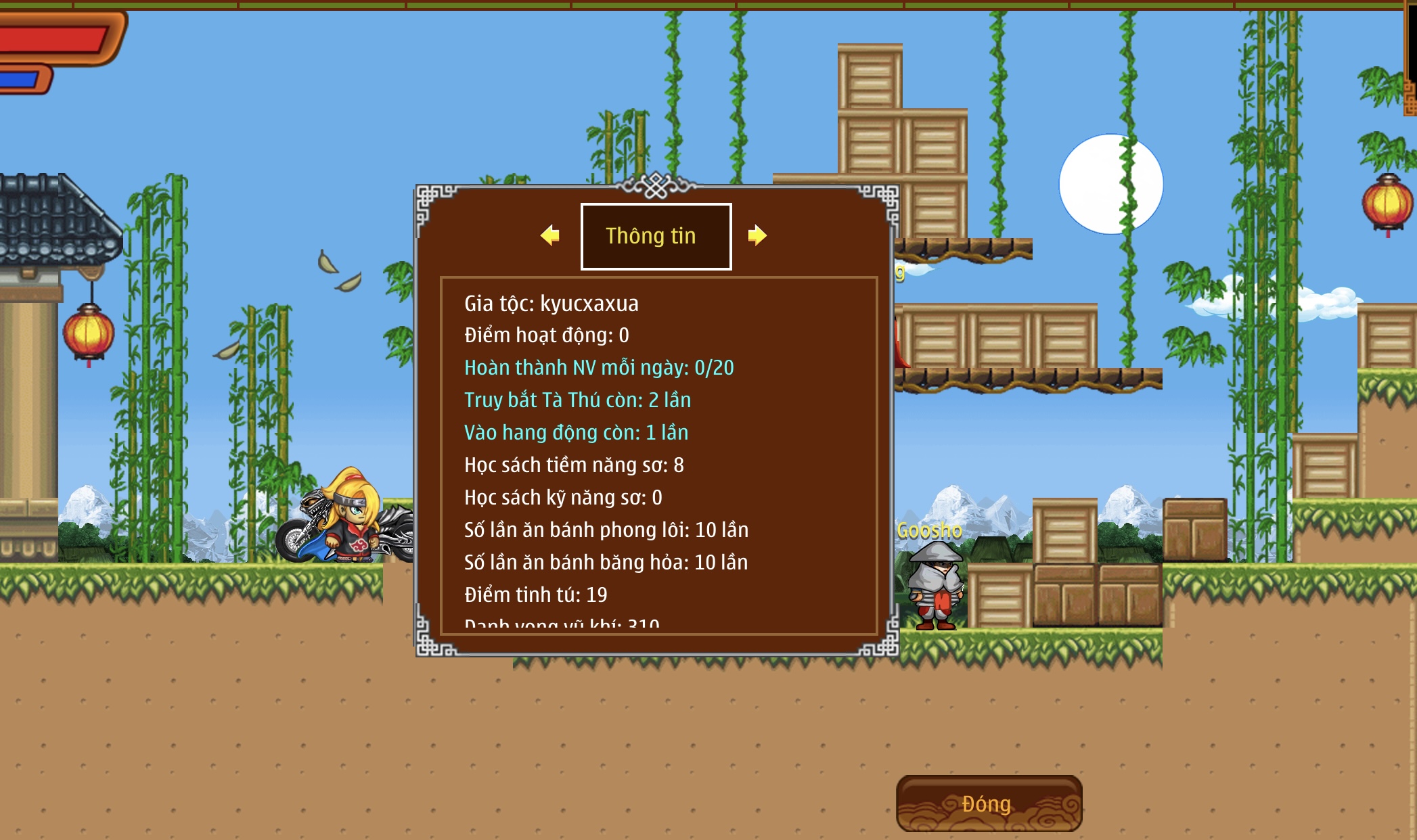Close the panel with the Đóng button
The width and height of the screenshot is (1417, 840).
[988, 803]
